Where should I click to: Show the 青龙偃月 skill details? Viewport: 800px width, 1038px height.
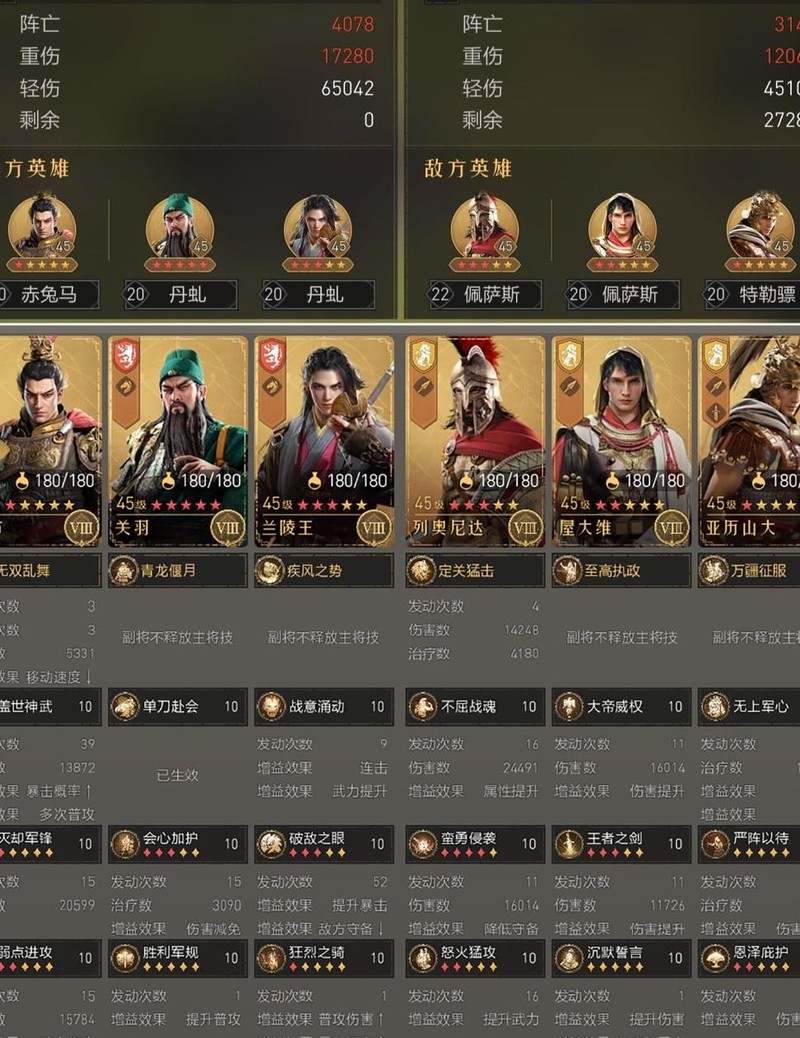(178, 571)
